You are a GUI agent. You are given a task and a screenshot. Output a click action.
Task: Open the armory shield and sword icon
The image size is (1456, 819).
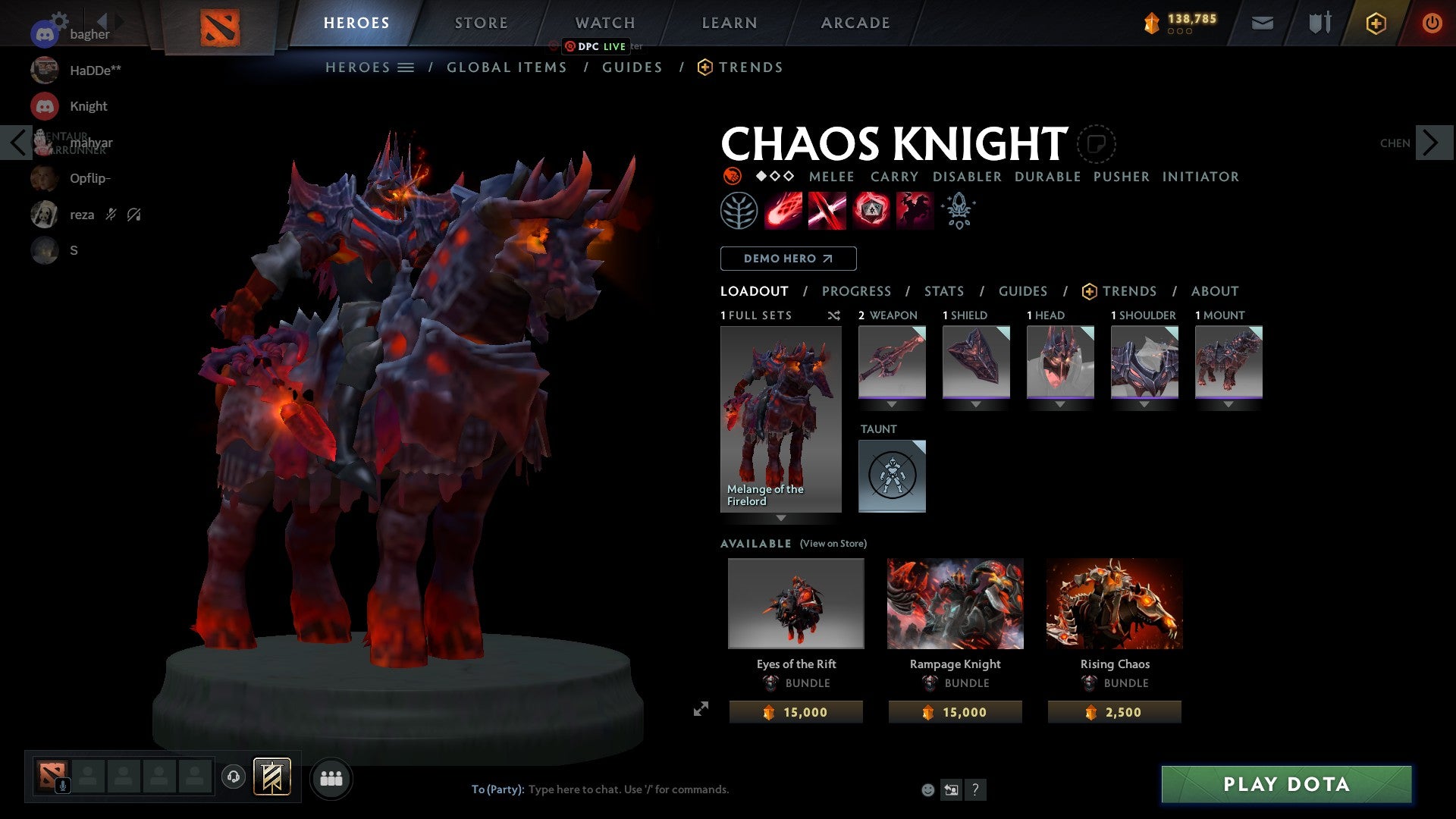click(x=1319, y=23)
